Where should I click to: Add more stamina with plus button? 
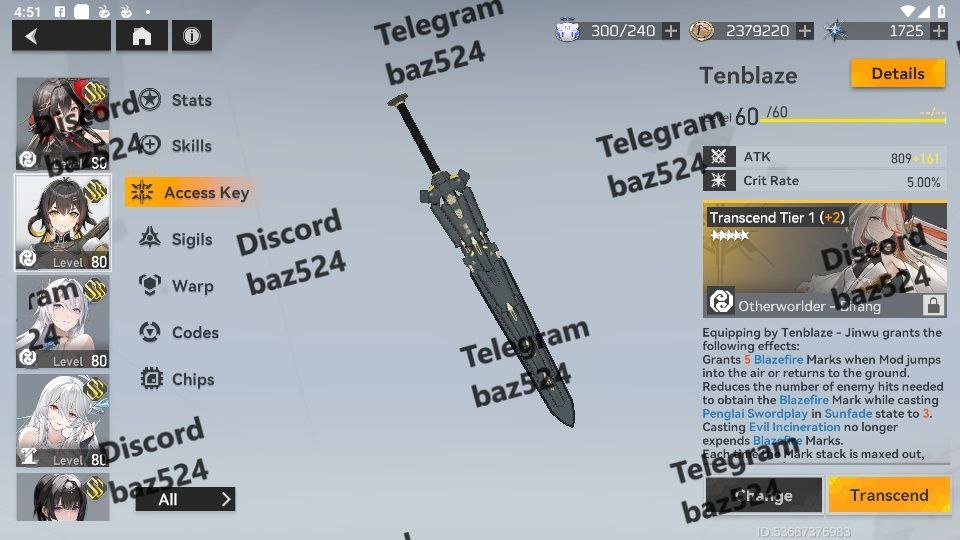tap(671, 31)
